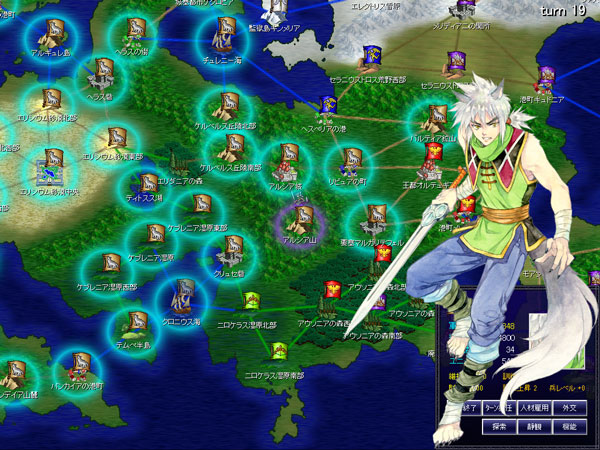Screen dimensions: 600x450
Task: Select the チュレニー海 ship territory node
Action: click(x=222, y=38)
